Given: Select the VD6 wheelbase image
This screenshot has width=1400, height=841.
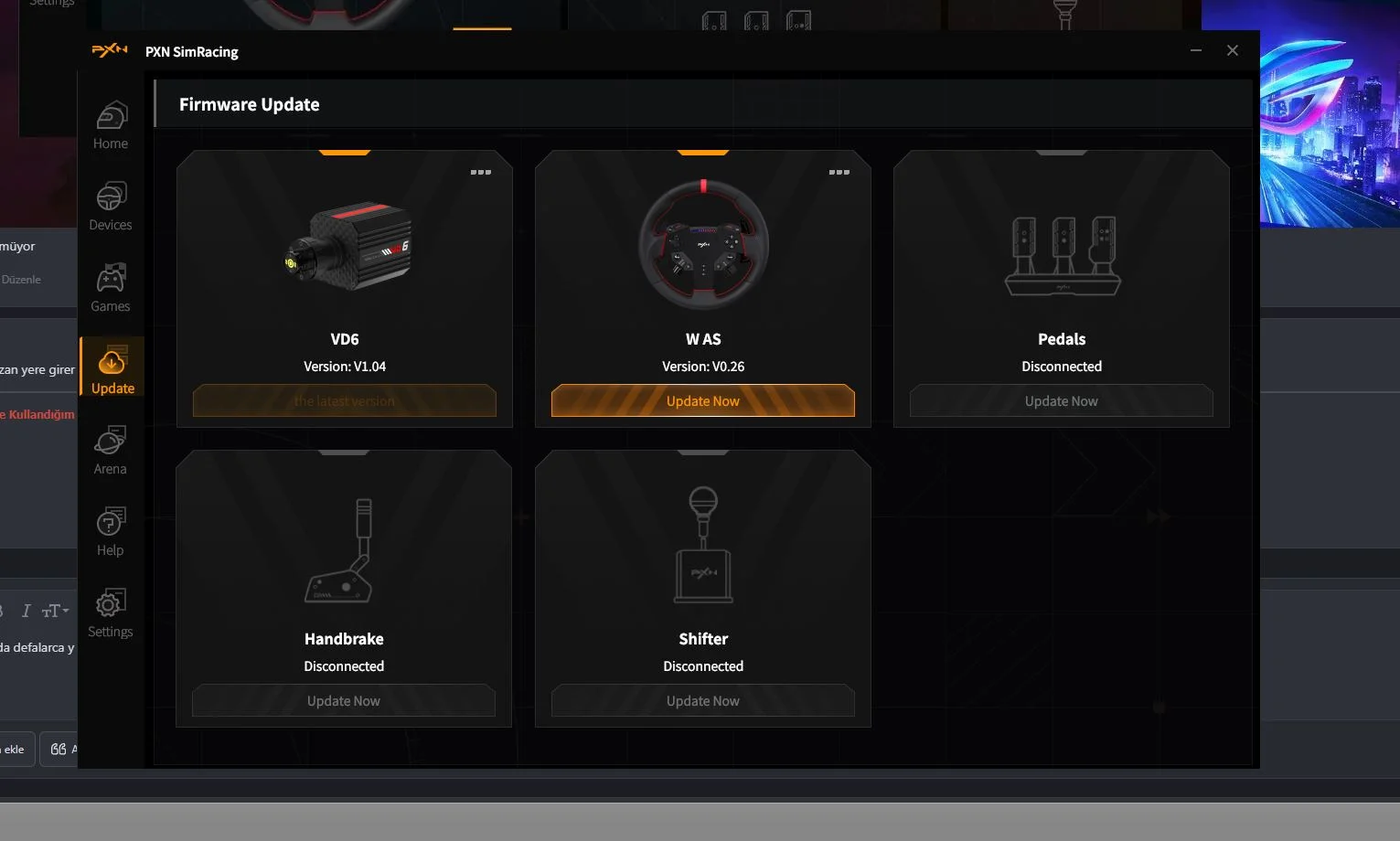Looking at the screenshot, I should click(x=349, y=246).
